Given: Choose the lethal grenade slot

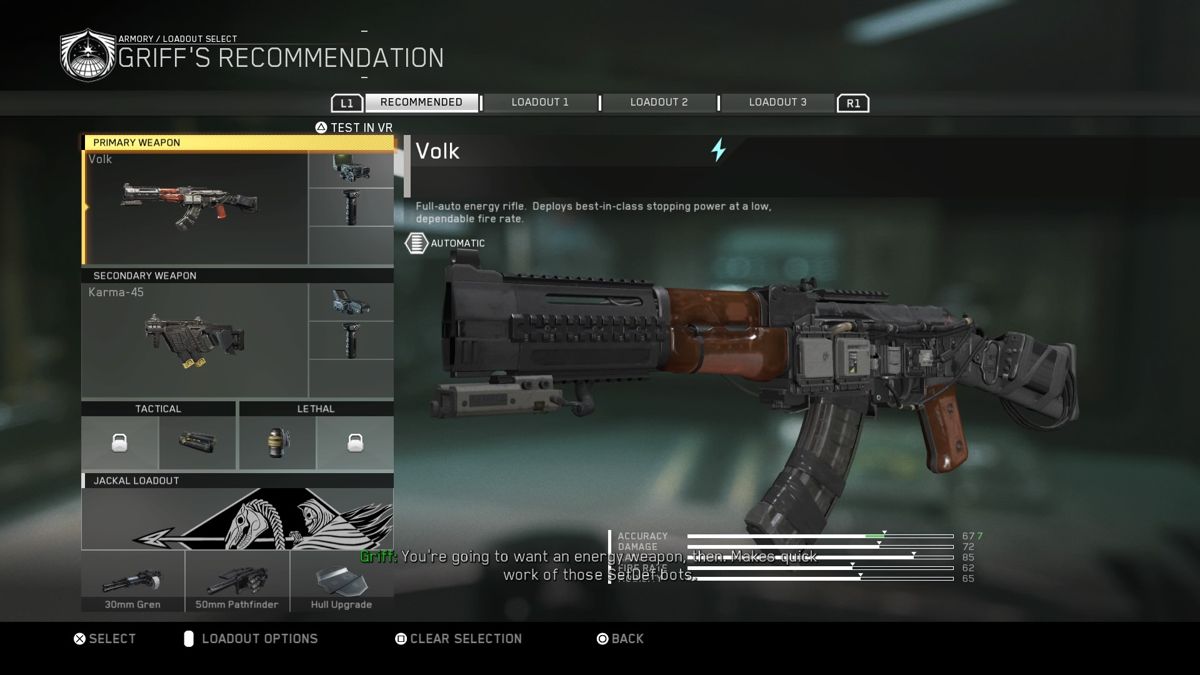Looking at the screenshot, I should pos(278,443).
